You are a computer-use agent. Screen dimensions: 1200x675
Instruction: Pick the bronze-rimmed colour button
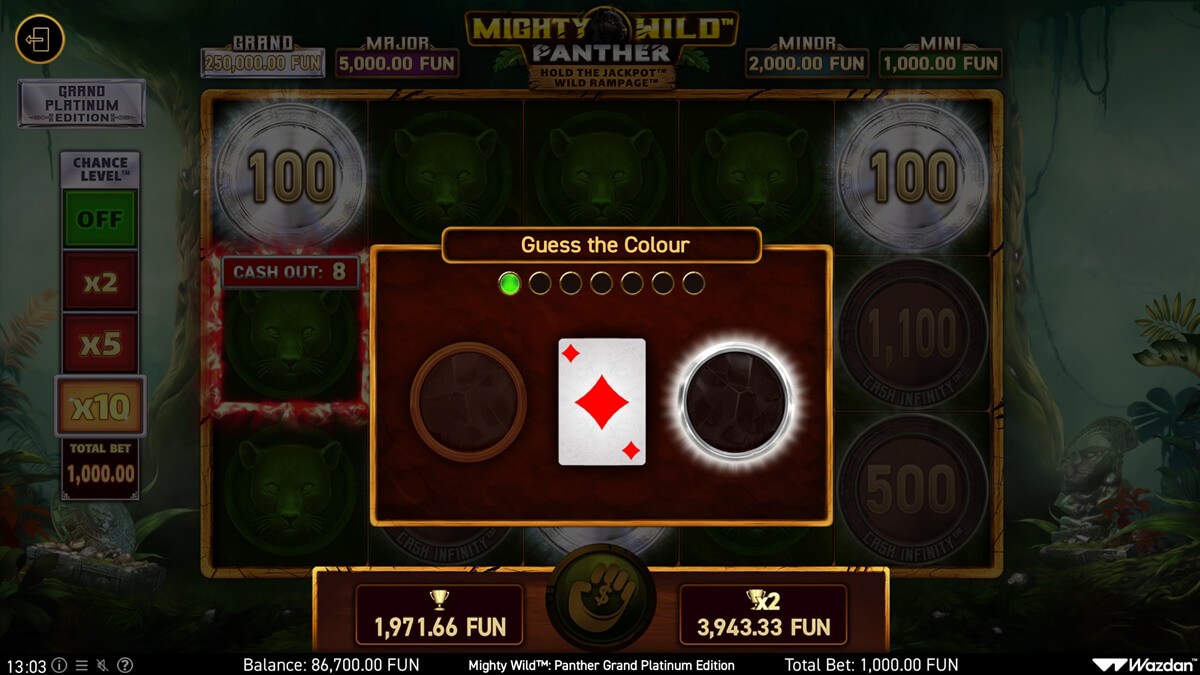coord(468,401)
